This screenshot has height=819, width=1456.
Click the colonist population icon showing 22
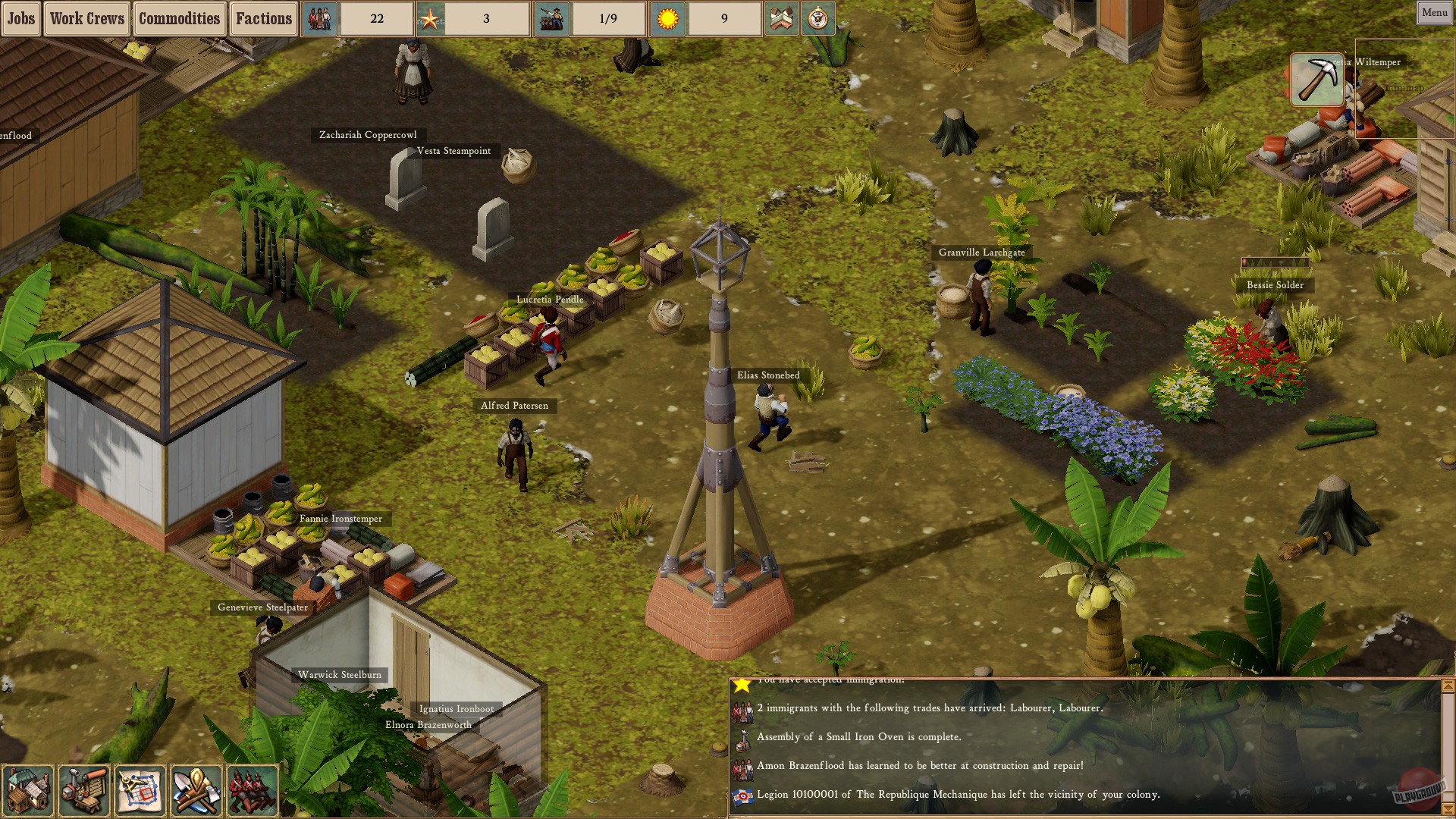click(320, 17)
